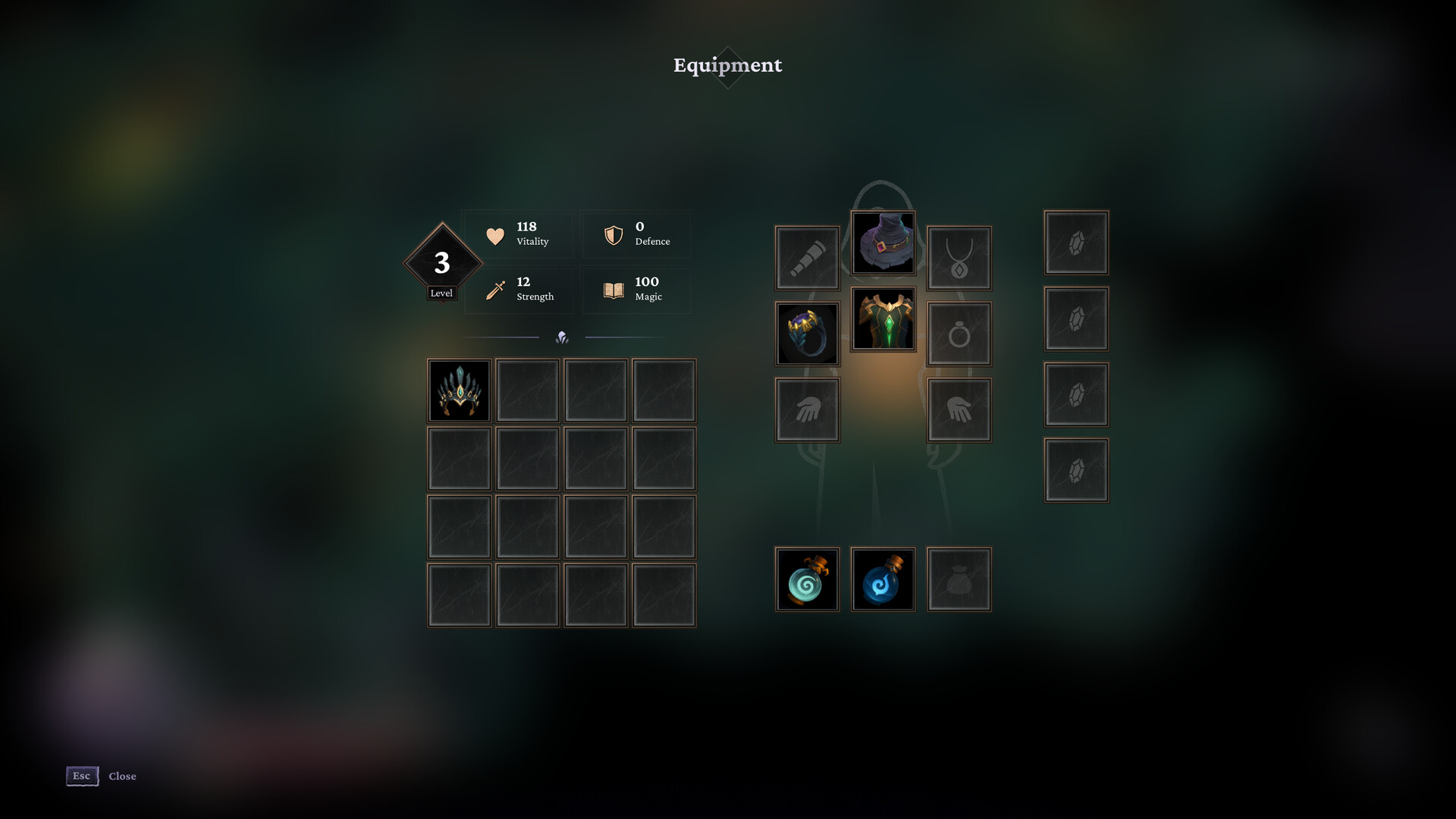This screenshot has width=1456, height=819.
Task: Select the empty pouch slot beside the potions
Action: (959, 579)
